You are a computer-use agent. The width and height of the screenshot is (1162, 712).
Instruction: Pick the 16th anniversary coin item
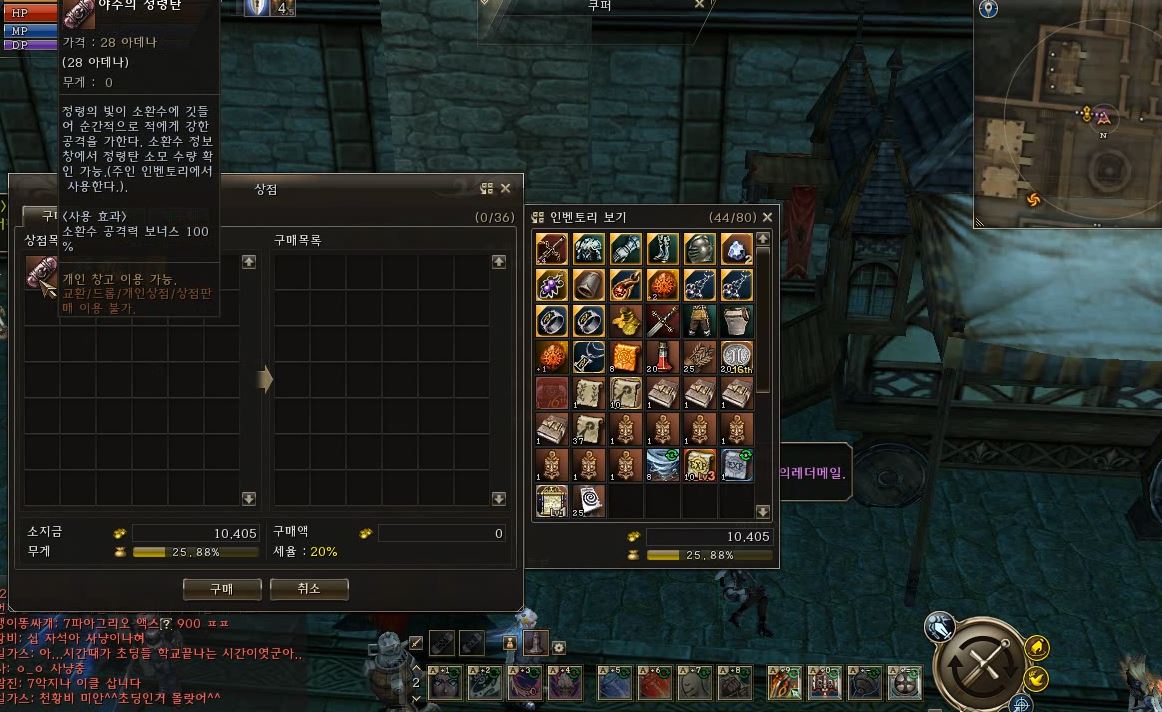(x=736, y=356)
